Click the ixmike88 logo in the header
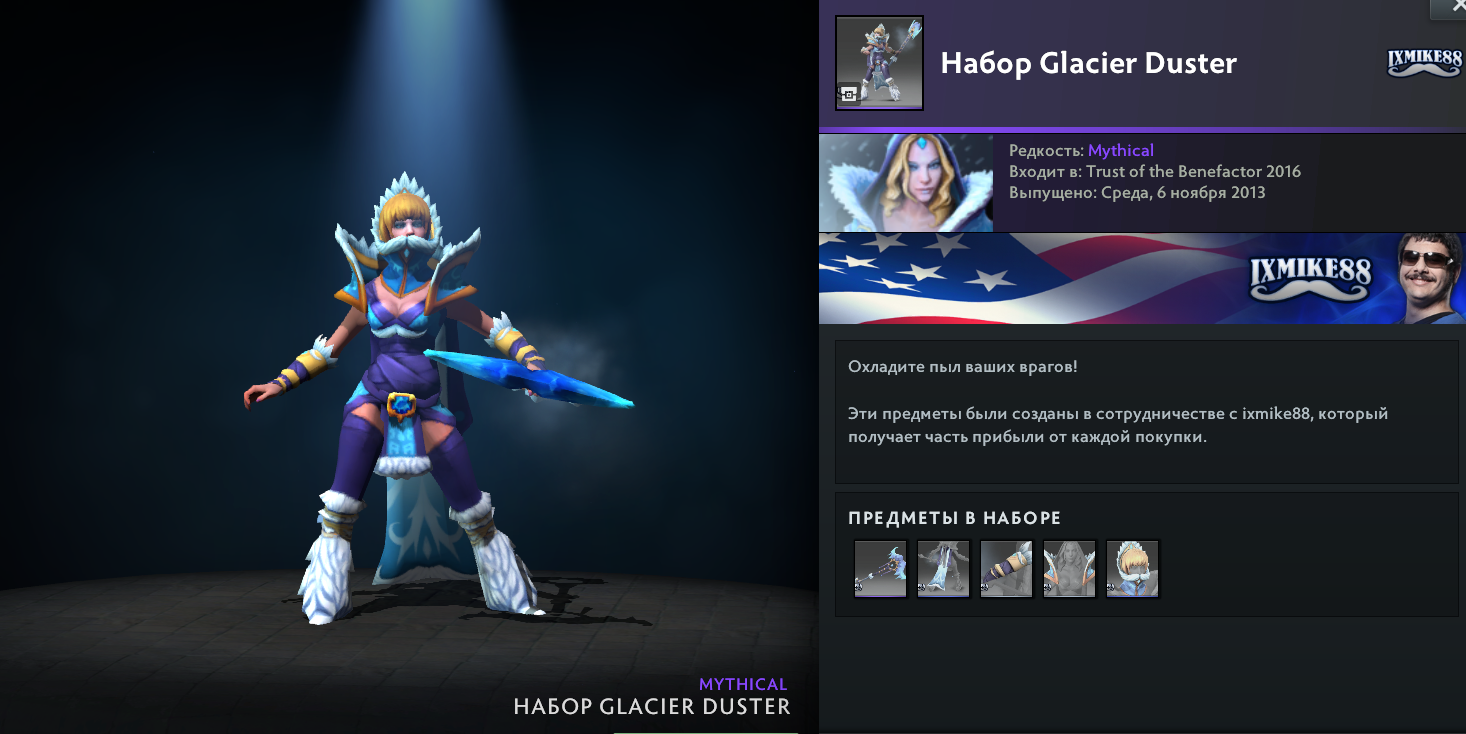 1425,63
